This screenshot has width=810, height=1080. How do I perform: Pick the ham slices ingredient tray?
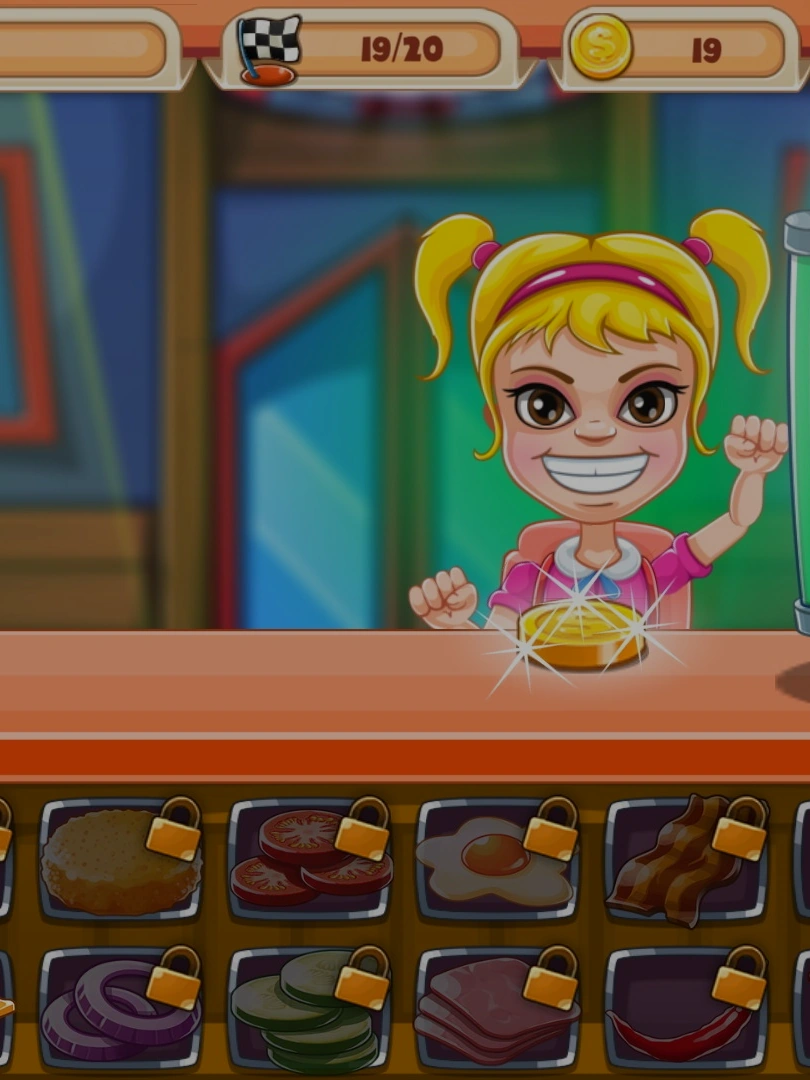click(x=496, y=1008)
